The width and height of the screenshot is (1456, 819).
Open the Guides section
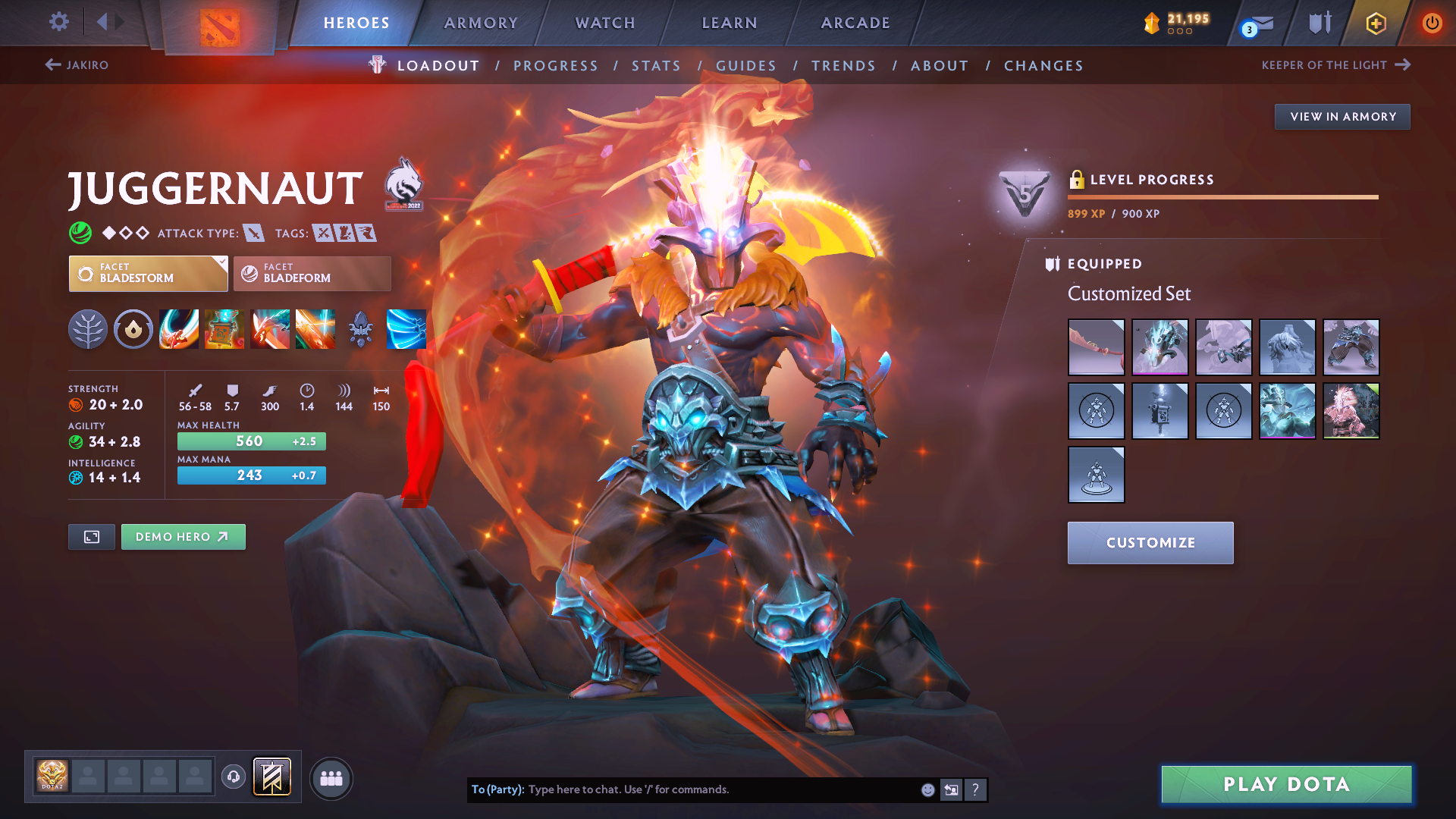pyautogui.click(x=746, y=66)
